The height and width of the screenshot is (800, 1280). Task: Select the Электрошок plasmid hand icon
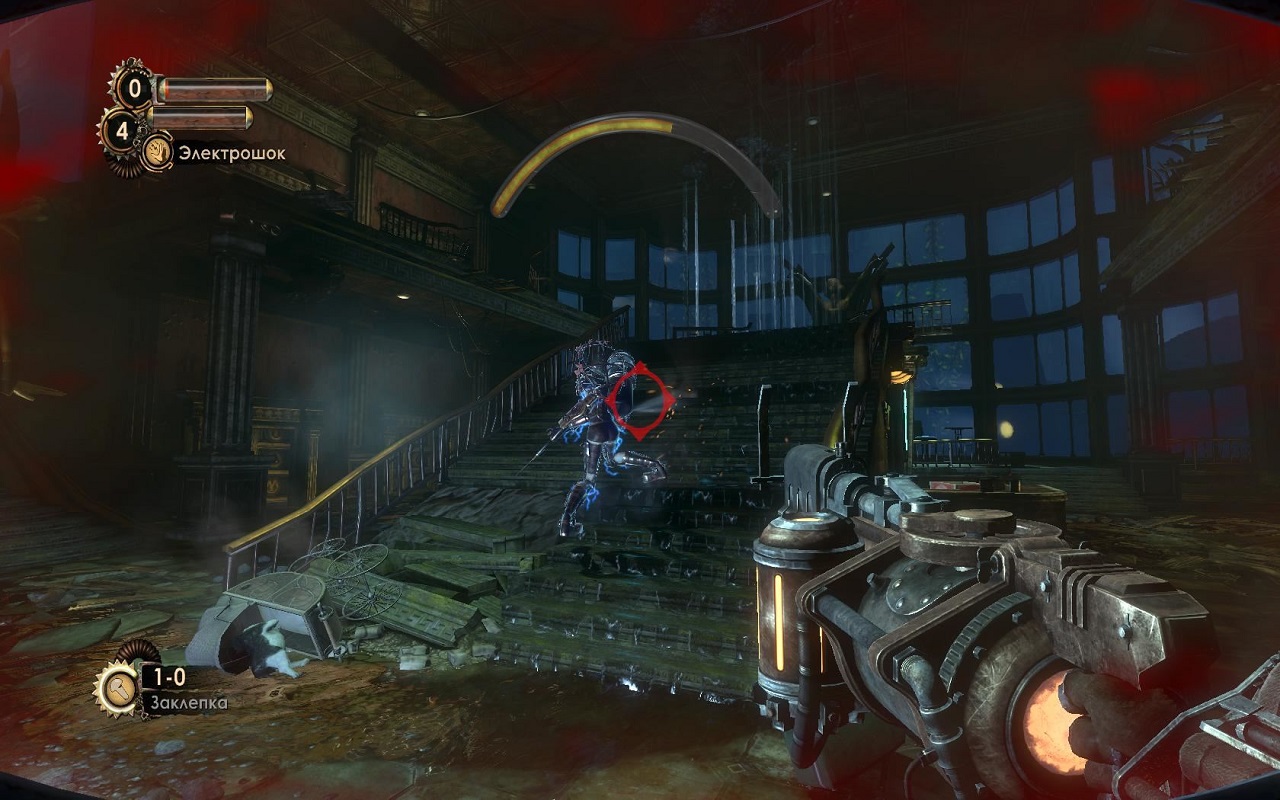[158, 153]
